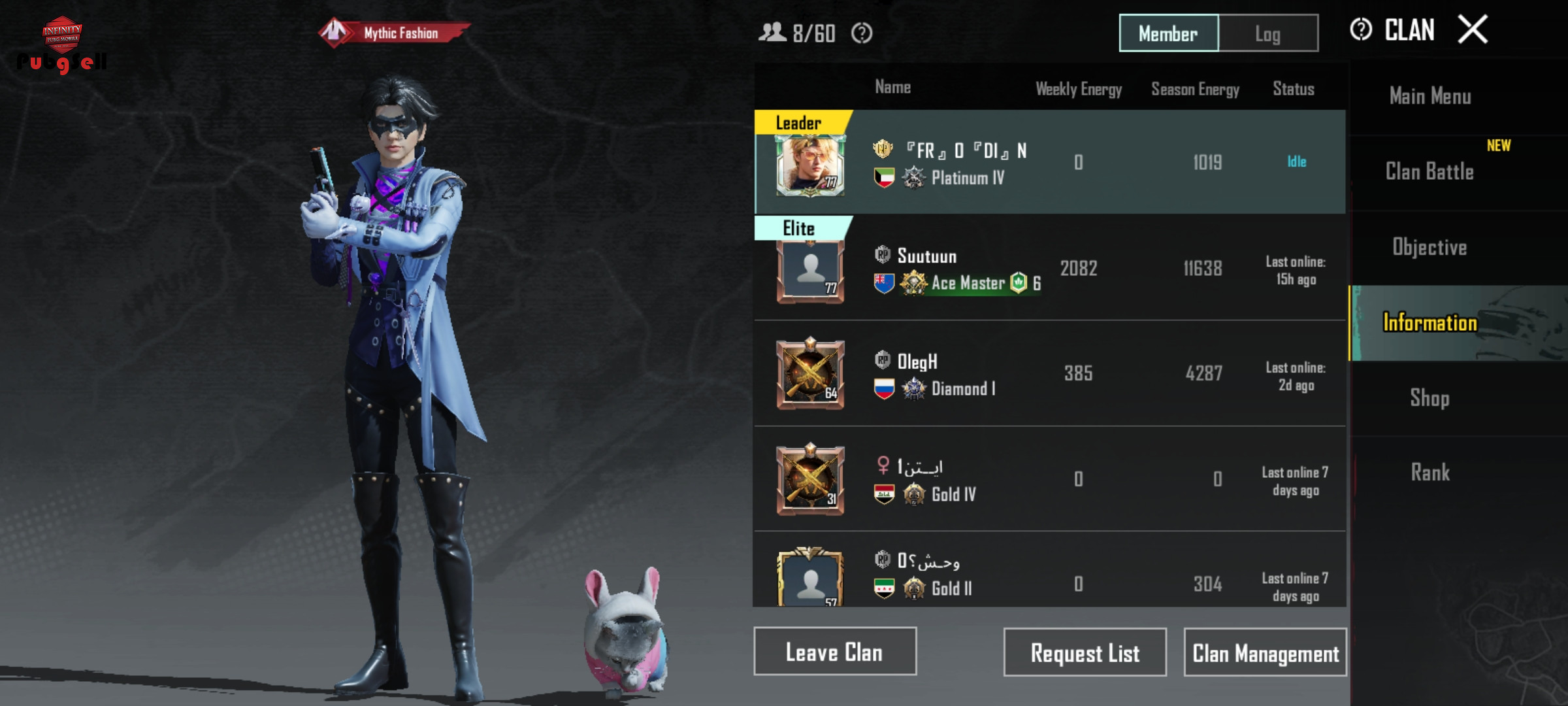Close the Clan screen
This screenshot has width=1568, height=706.
pos(1473,30)
